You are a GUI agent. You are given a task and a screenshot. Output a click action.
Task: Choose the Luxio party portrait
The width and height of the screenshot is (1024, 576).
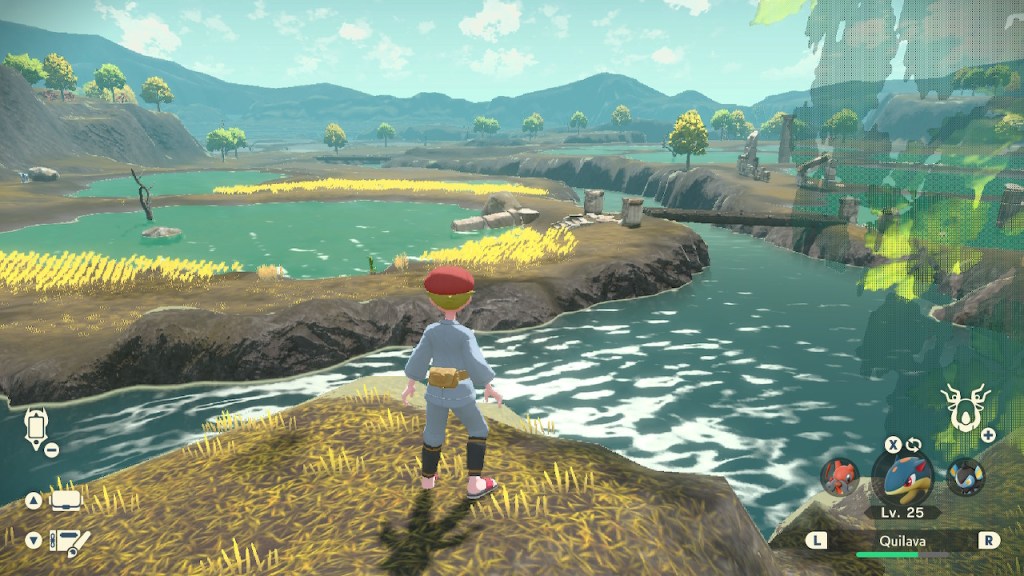(965, 477)
